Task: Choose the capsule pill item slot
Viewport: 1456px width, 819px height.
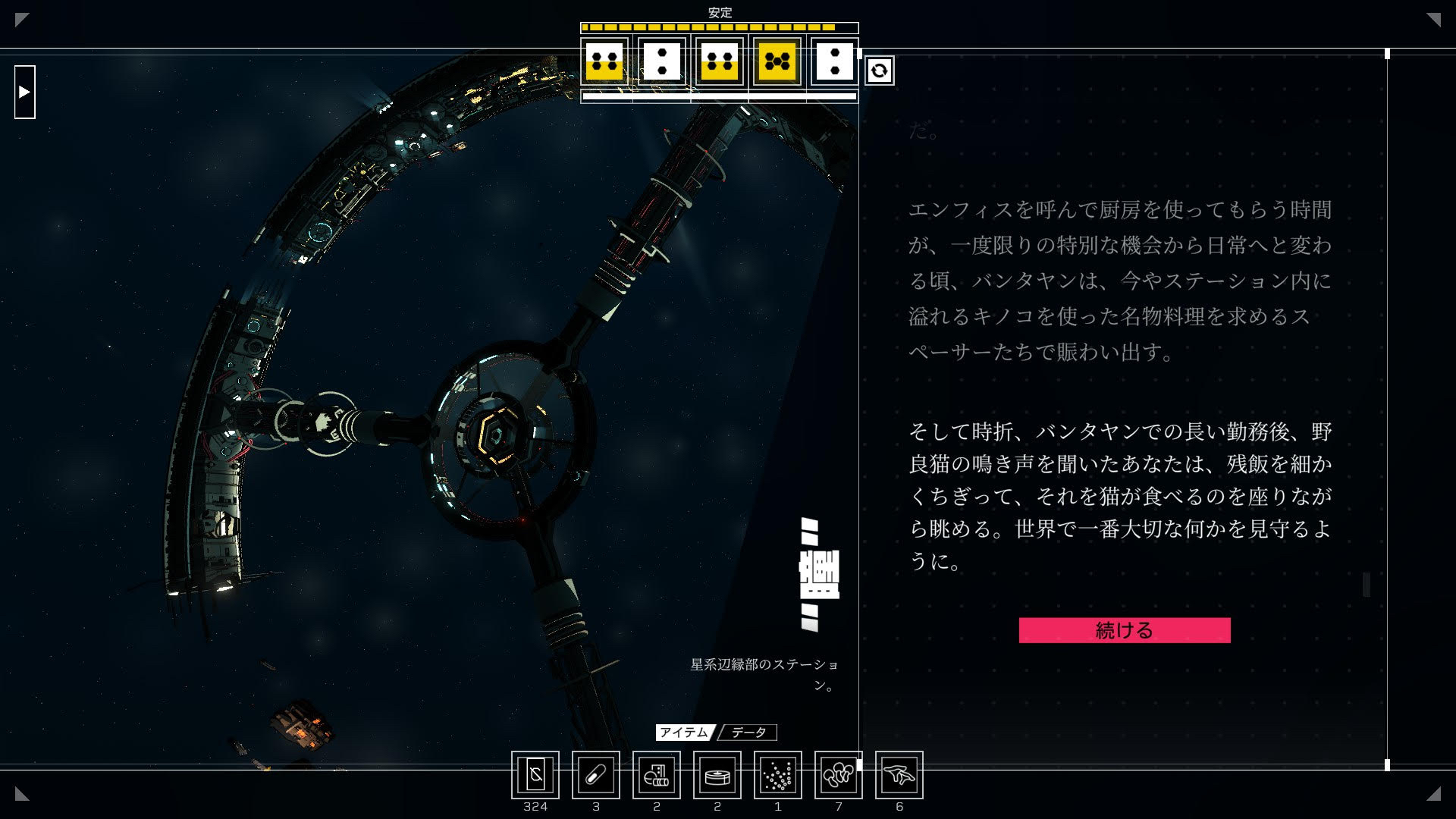Action: pos(596,775)
